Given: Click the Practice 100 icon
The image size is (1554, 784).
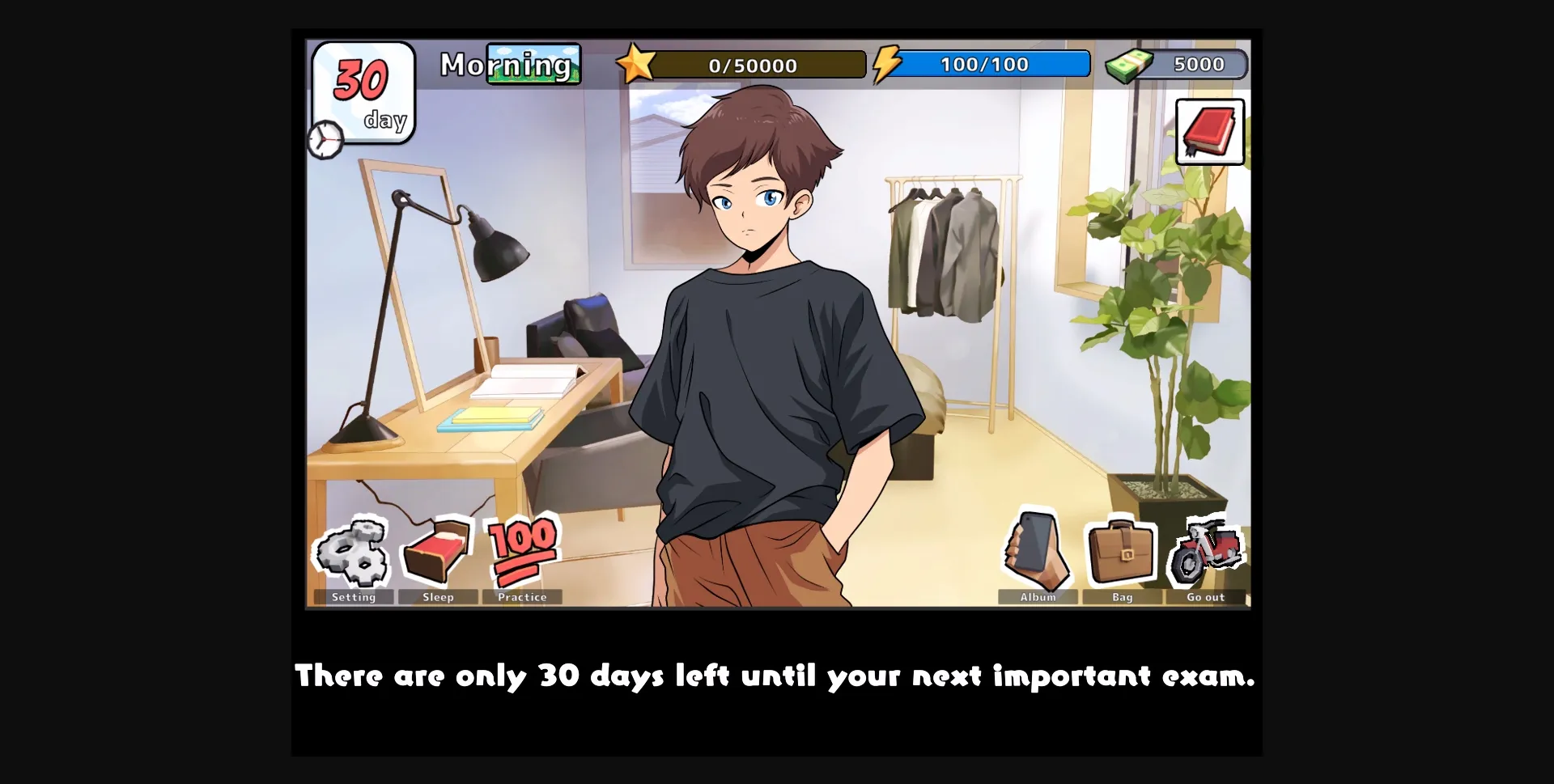Looking at the screenshot, I should 522,550.
